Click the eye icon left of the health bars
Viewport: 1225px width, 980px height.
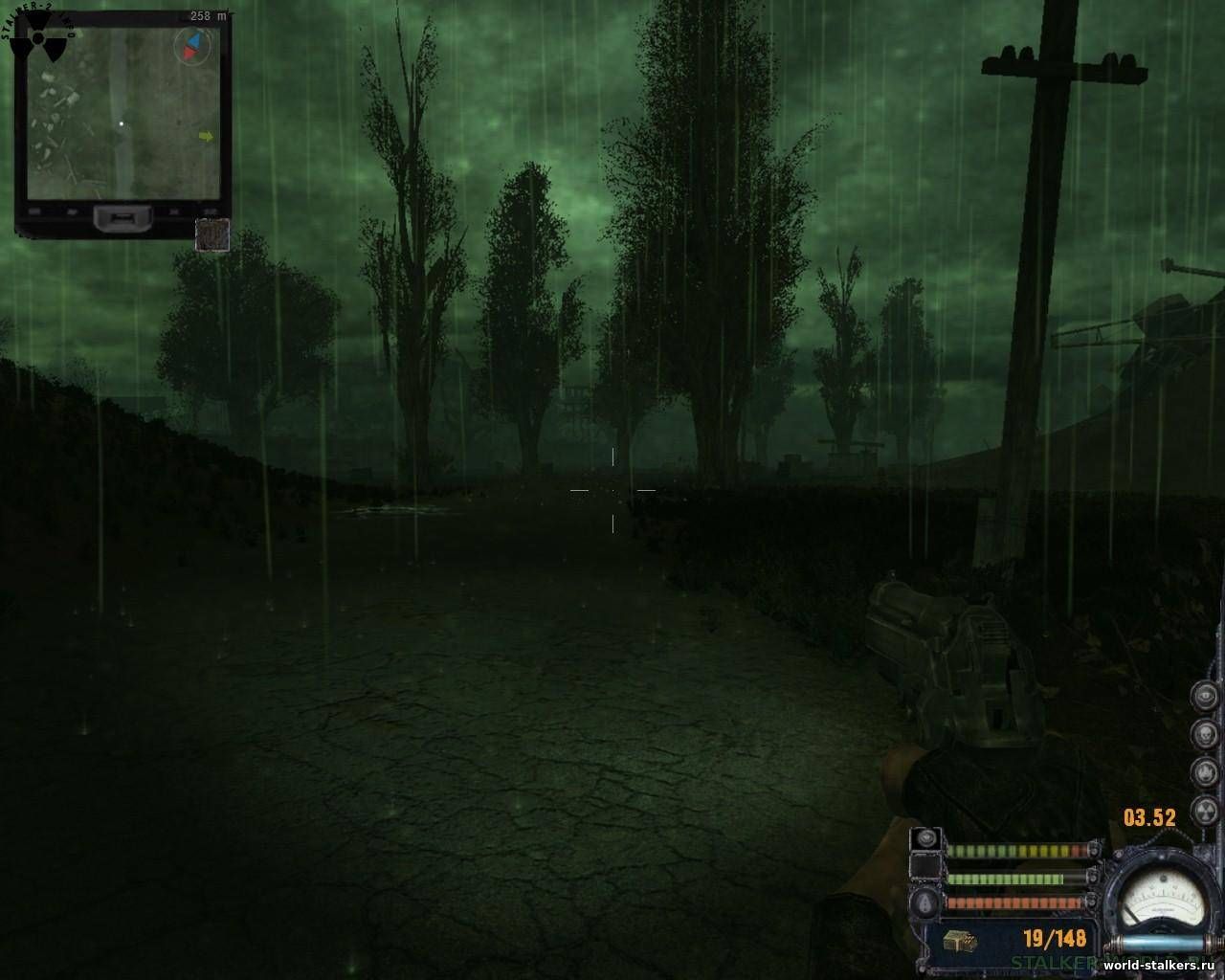coord(925,839)
